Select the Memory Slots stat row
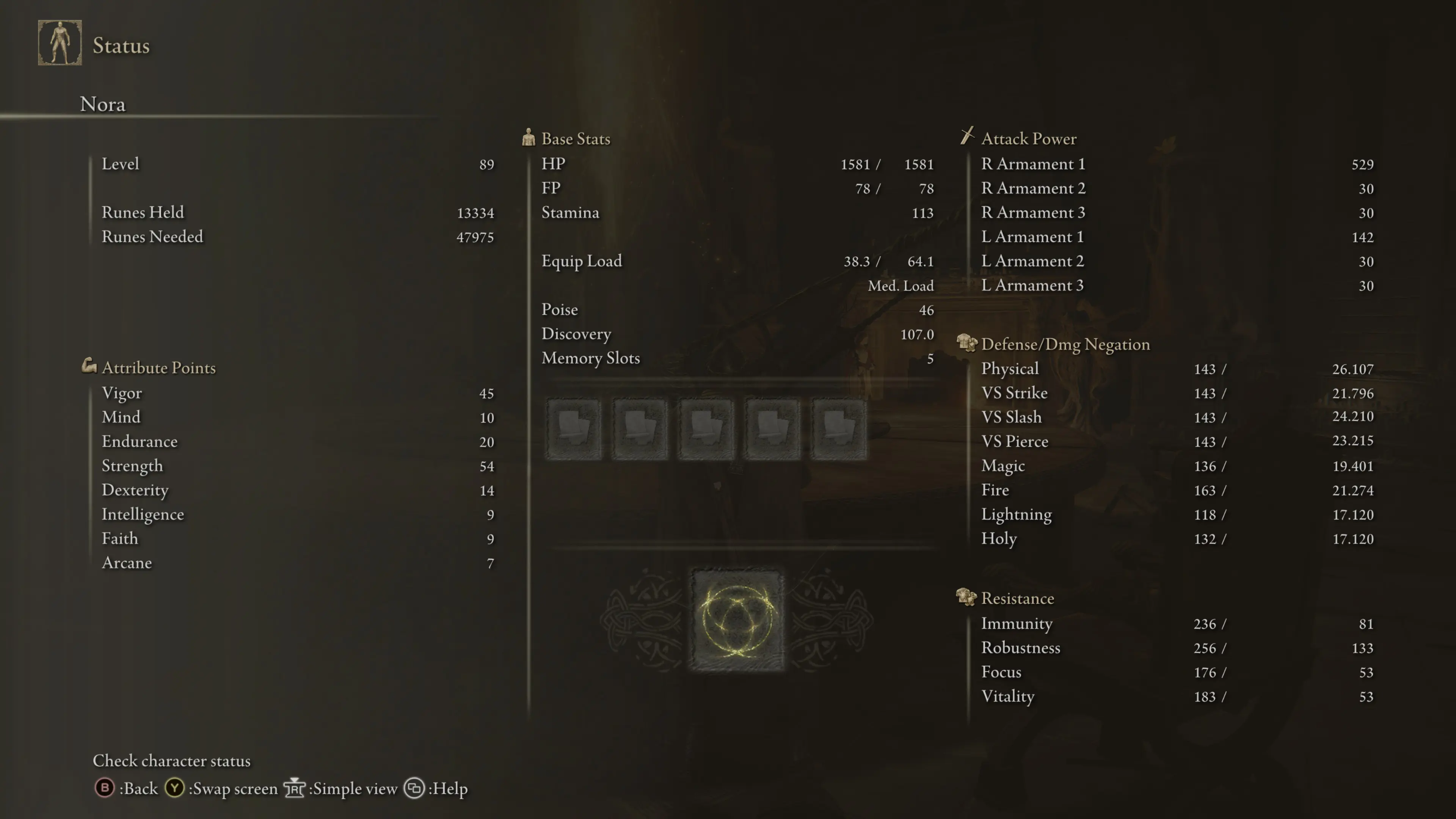 [x=737, y=358]
